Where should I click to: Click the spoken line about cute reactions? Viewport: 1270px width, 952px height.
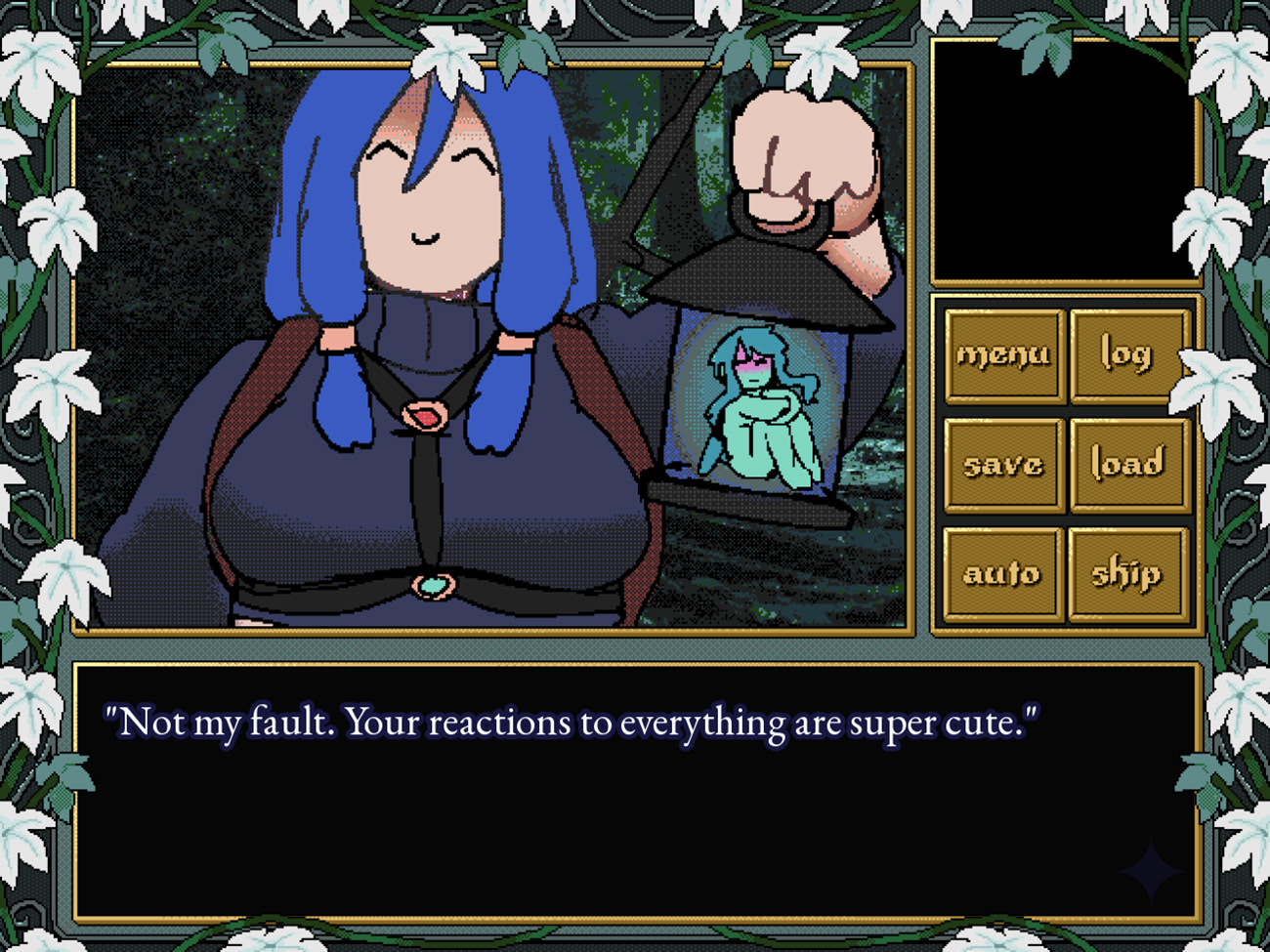coord(571,723)
